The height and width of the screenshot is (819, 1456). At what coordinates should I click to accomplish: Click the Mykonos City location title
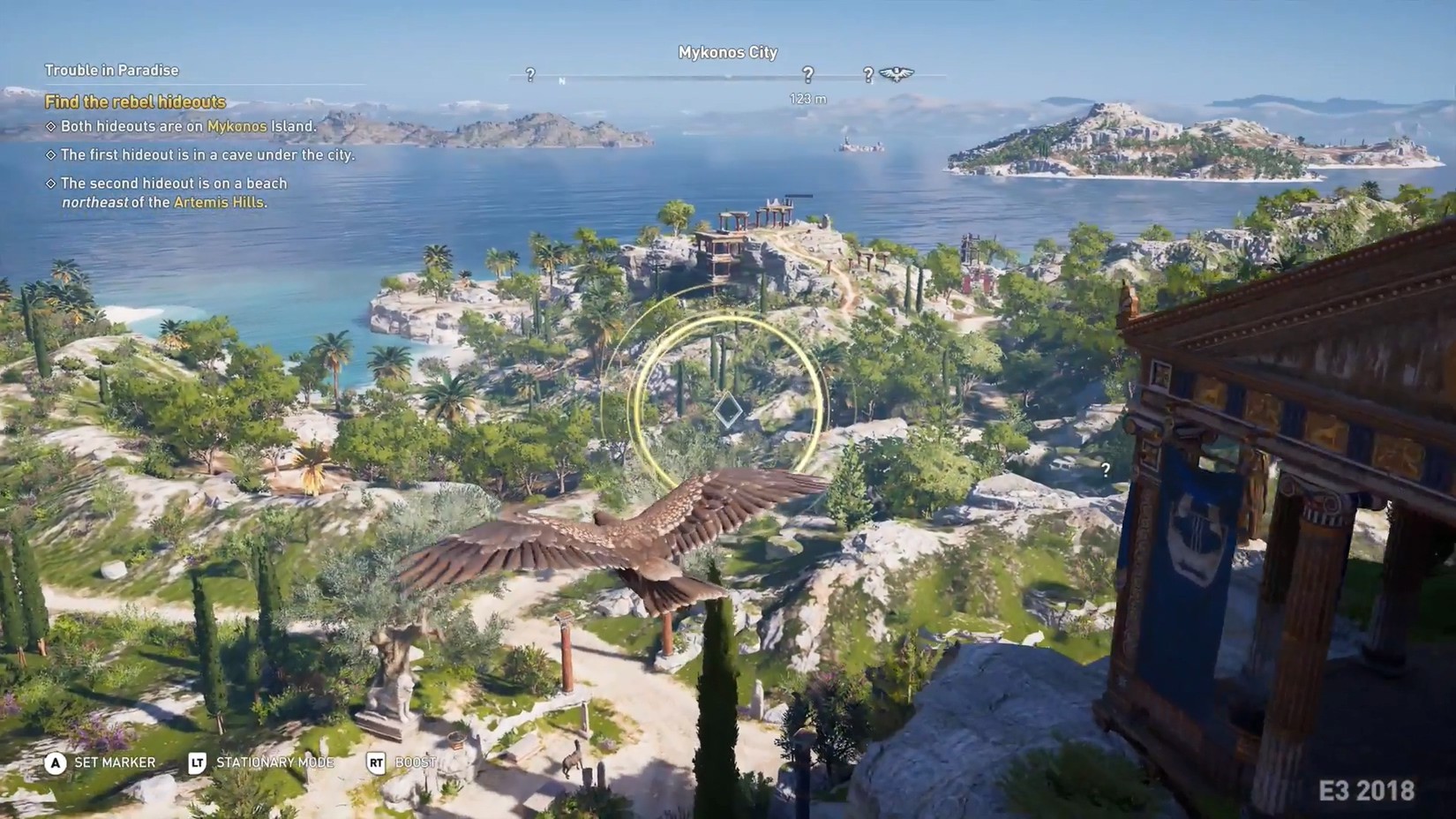(728, 52)
